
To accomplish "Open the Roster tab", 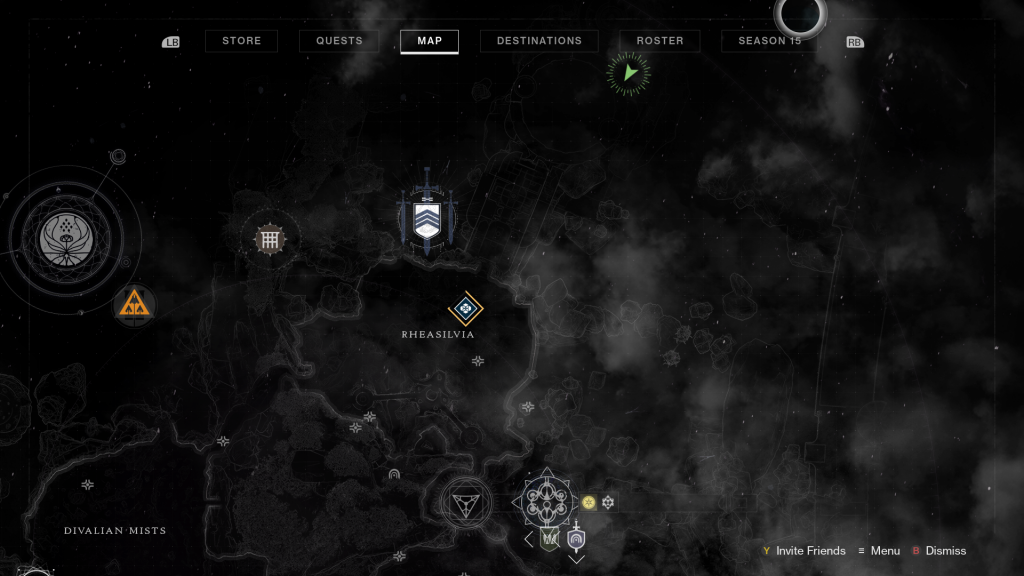I will [x=660, y=41].
